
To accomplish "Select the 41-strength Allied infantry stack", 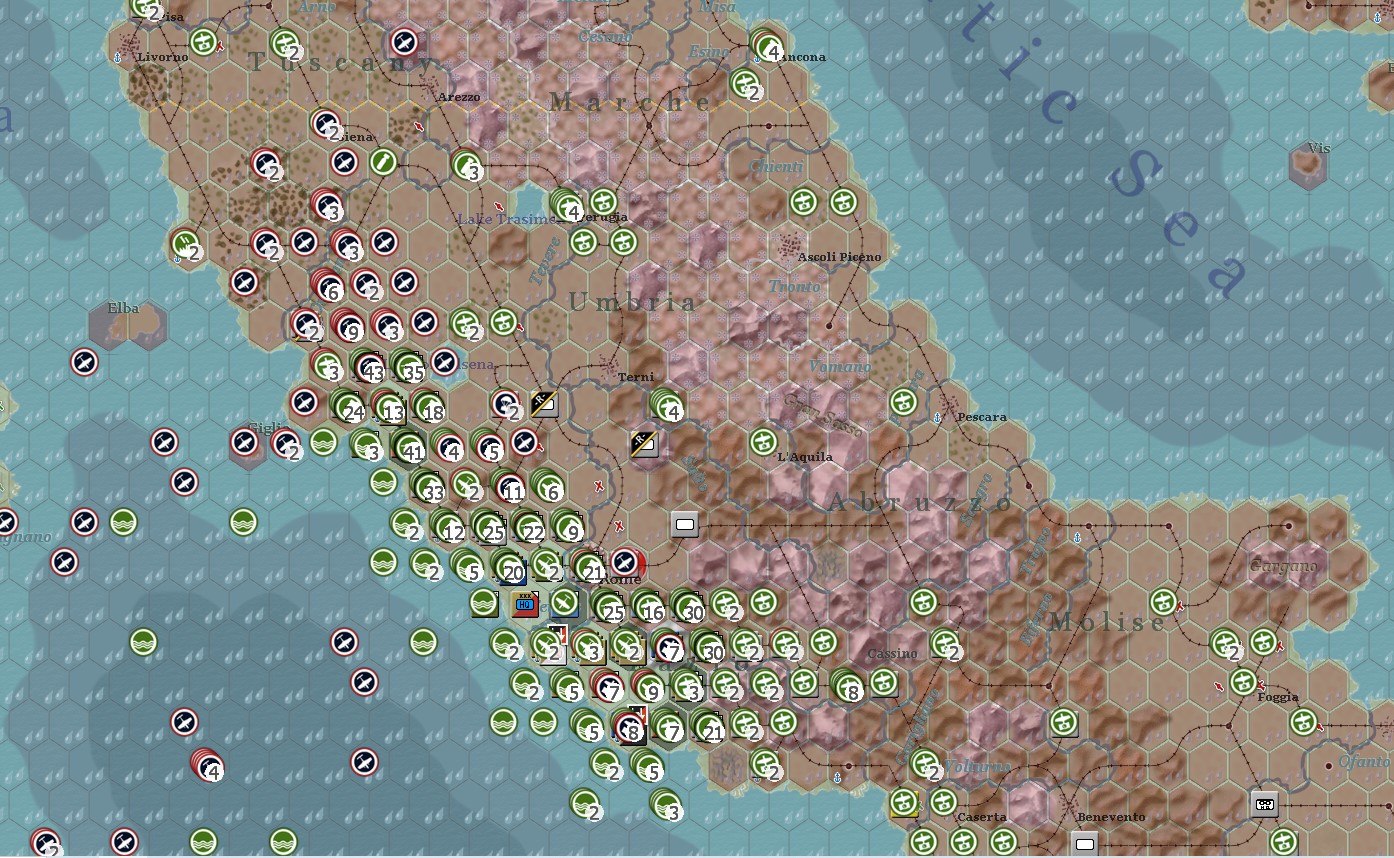I will pyautogui.click(x=412, y=450).
